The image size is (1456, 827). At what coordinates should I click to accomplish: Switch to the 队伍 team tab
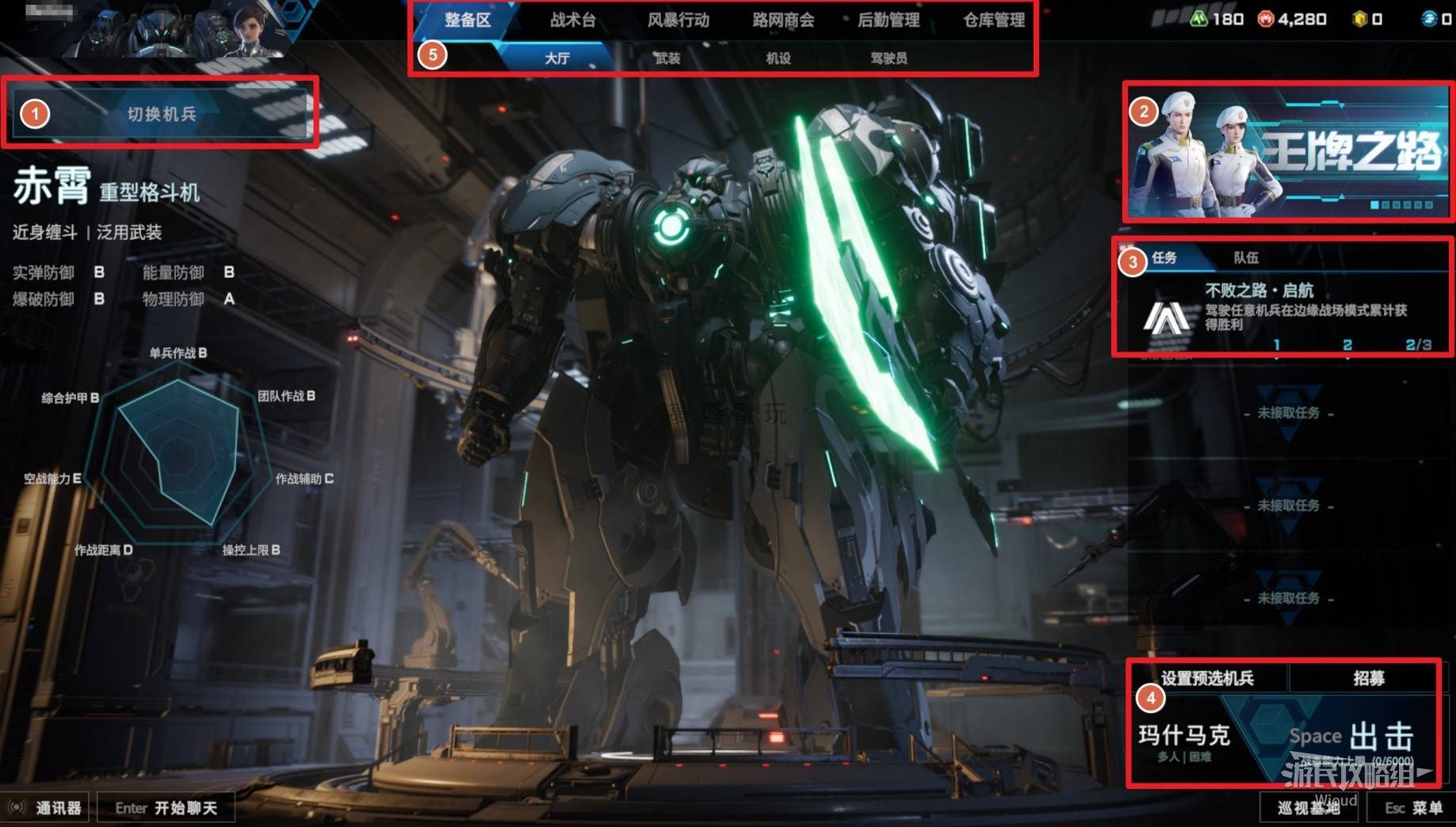(1246, 257)
